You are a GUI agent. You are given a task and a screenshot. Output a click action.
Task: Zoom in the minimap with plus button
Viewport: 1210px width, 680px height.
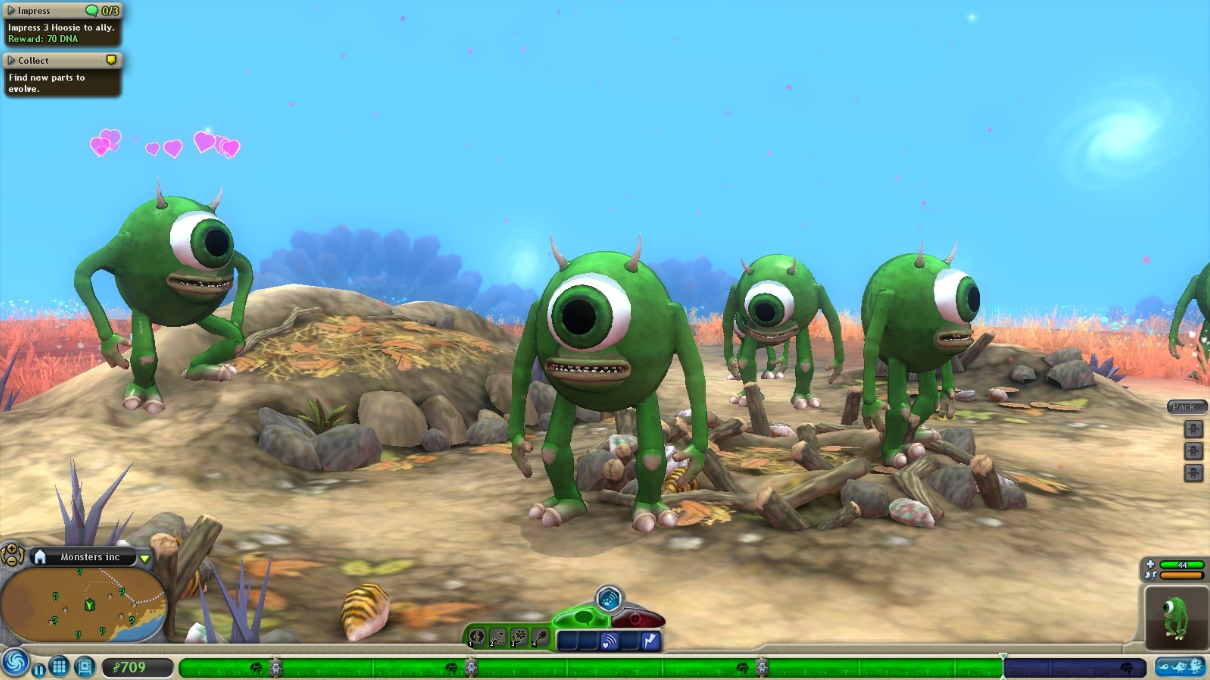click(x=10, y=550)
